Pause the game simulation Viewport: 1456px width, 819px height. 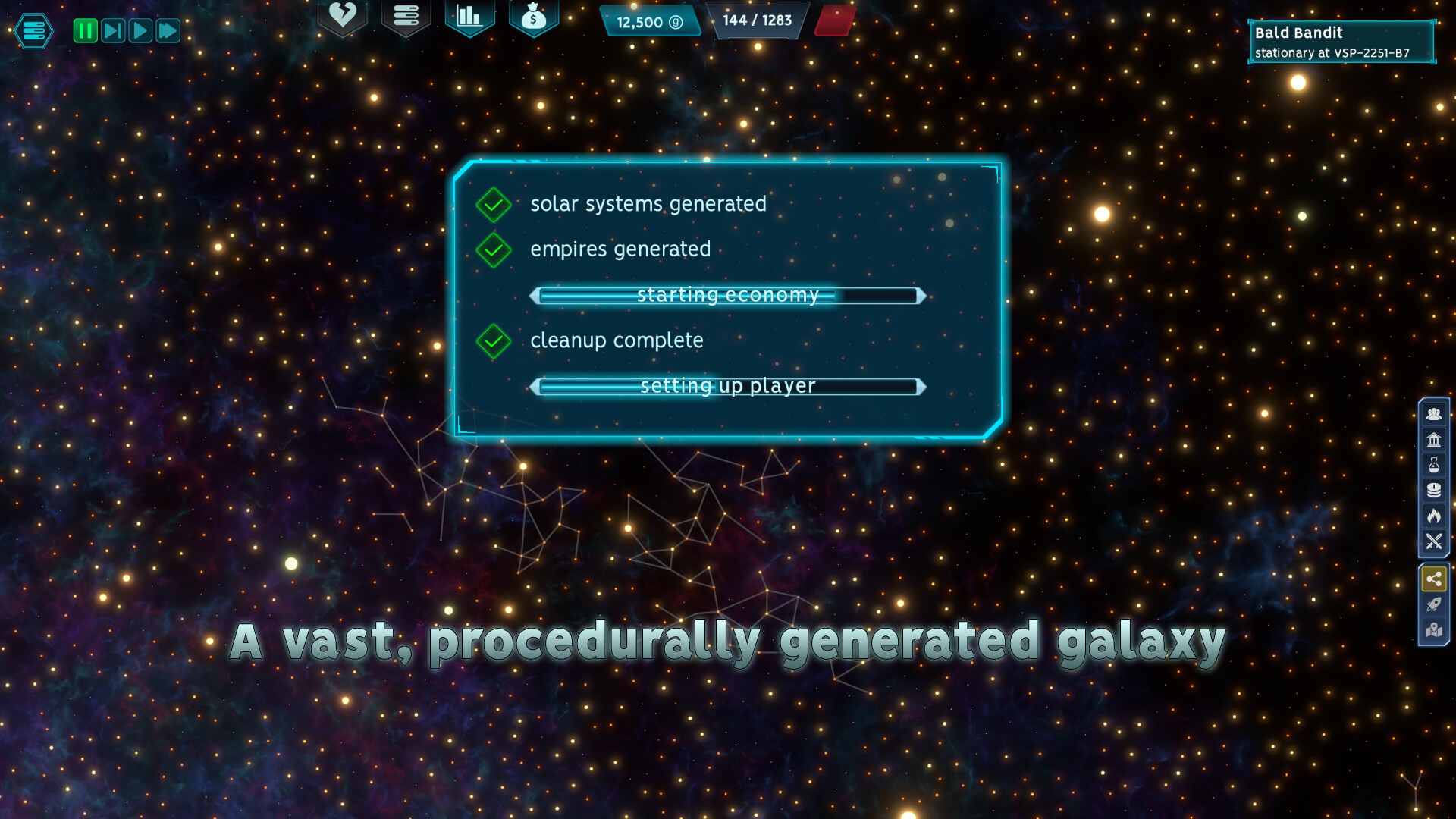click(x=85, y=31)
